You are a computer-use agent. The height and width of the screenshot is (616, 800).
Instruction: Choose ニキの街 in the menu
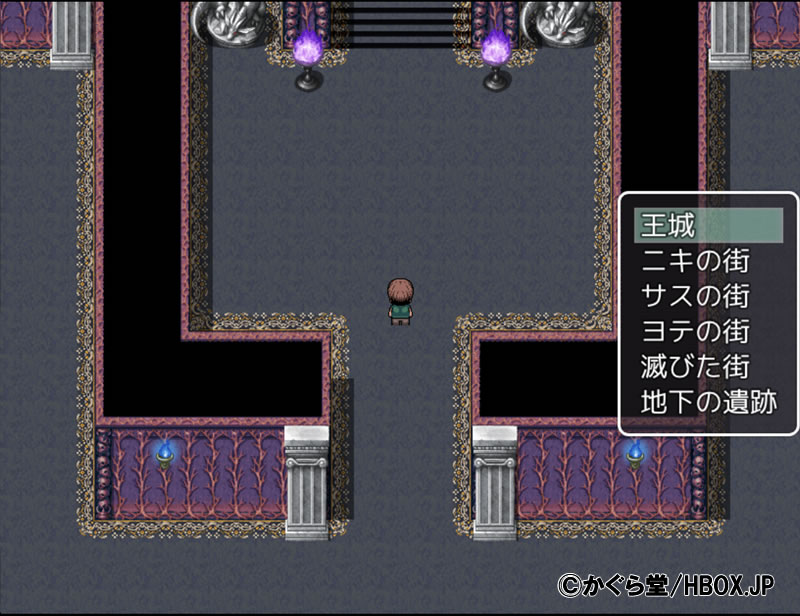pos(693,261)
